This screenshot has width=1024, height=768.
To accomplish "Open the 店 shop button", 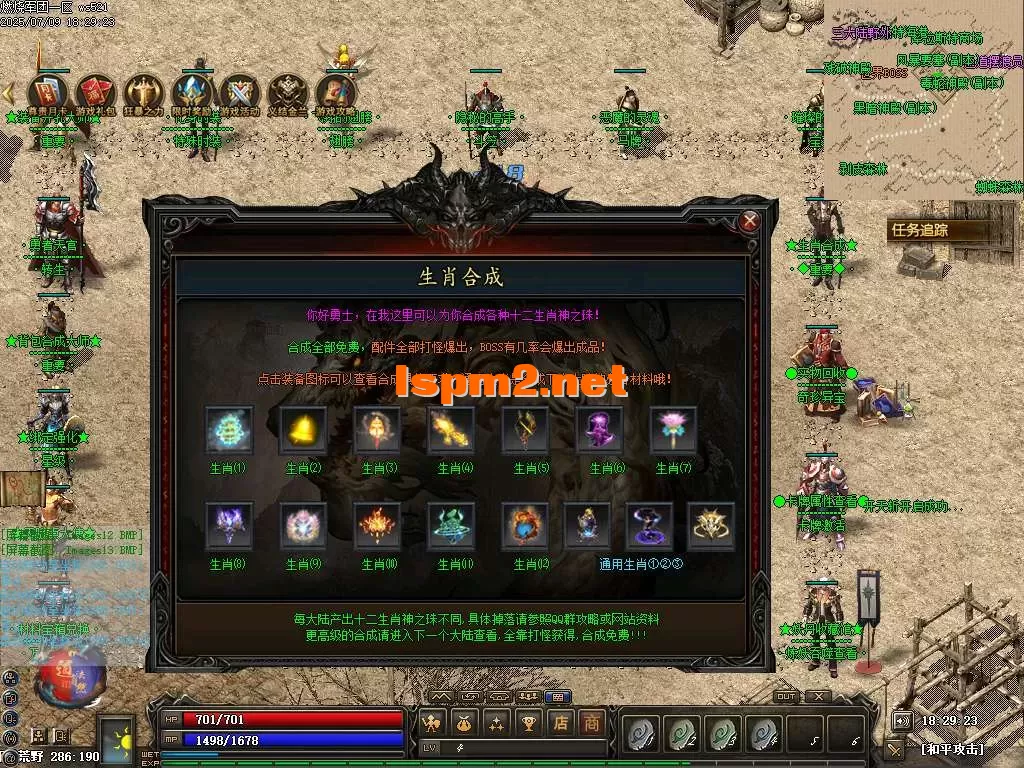I will [x=562, y=722].
